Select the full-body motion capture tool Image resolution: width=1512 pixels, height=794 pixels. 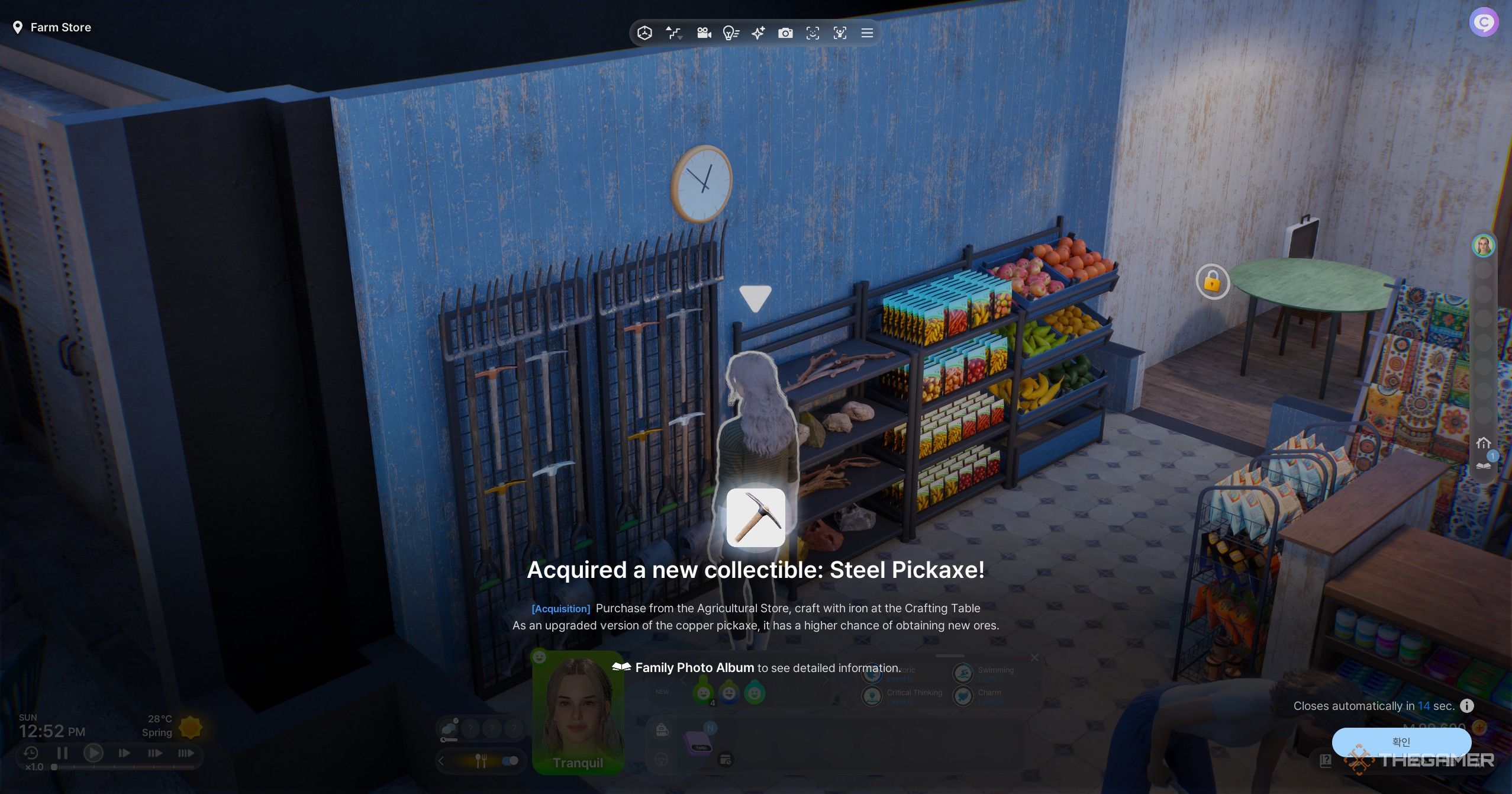tap(841, 33)
